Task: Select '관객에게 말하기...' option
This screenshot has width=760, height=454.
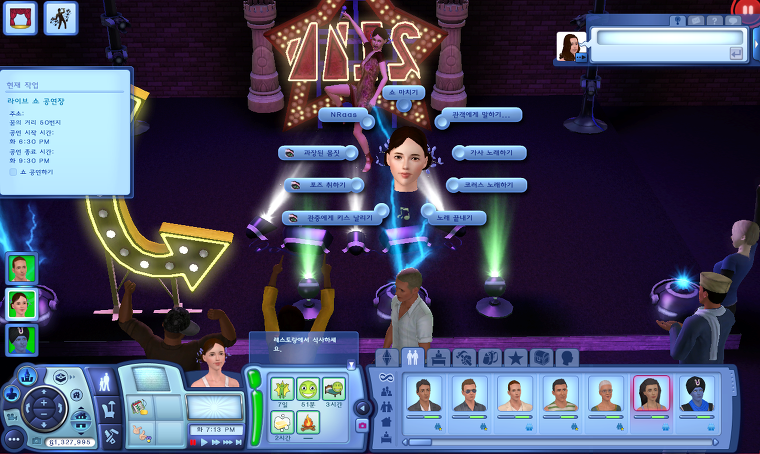Action: click(480, 115)
